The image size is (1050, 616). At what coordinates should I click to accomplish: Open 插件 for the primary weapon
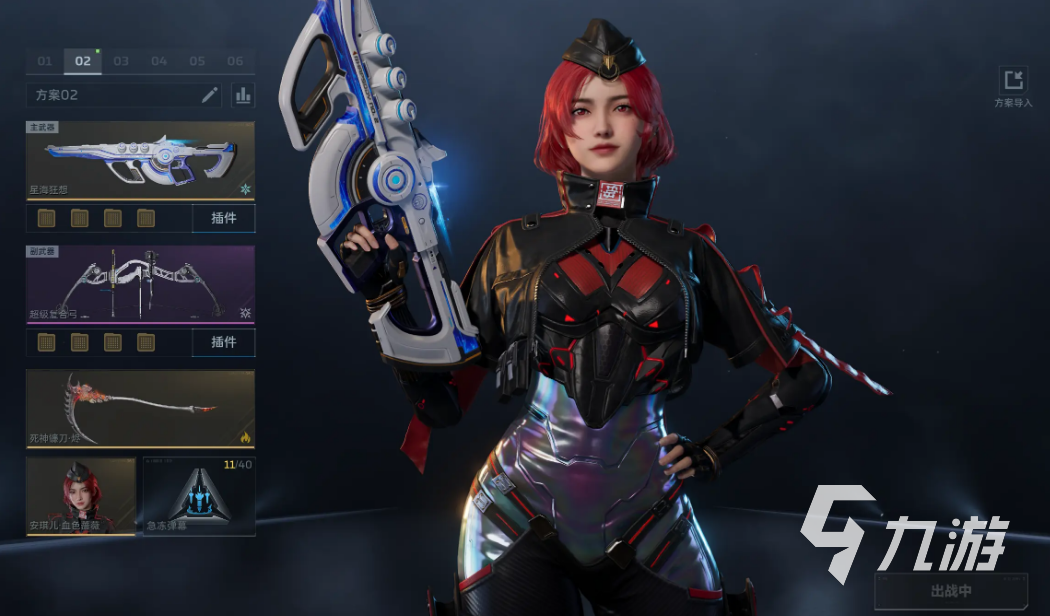[x=223, y=218]
